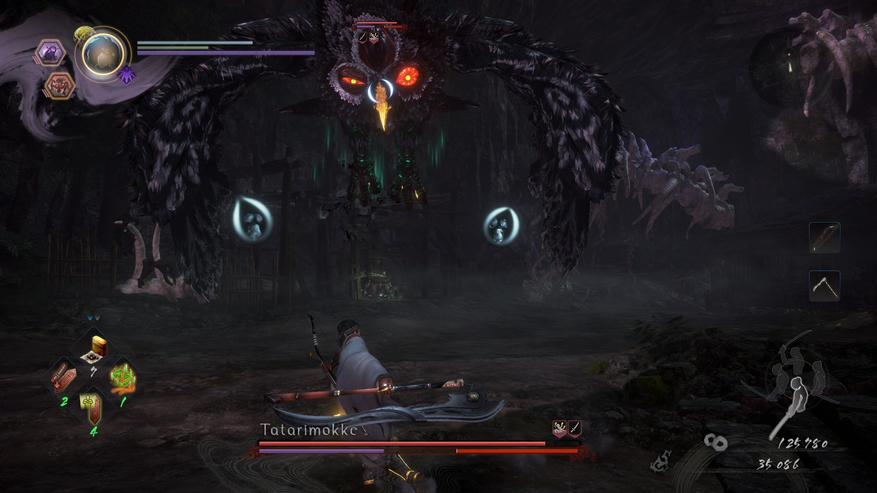Activate the red yokai ability hexagon

pos(60,85)
